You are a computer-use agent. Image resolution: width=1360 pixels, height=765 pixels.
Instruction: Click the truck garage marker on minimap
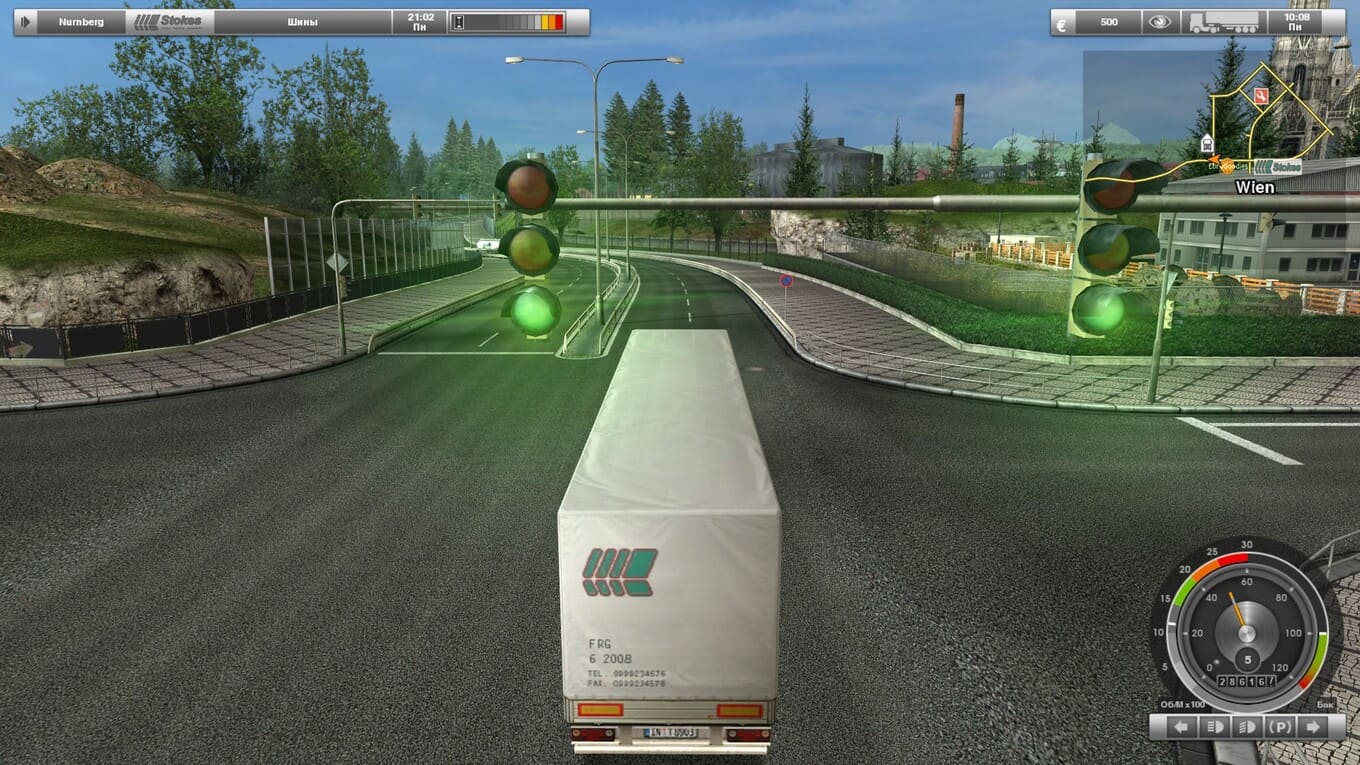(x=1207, y=140)
